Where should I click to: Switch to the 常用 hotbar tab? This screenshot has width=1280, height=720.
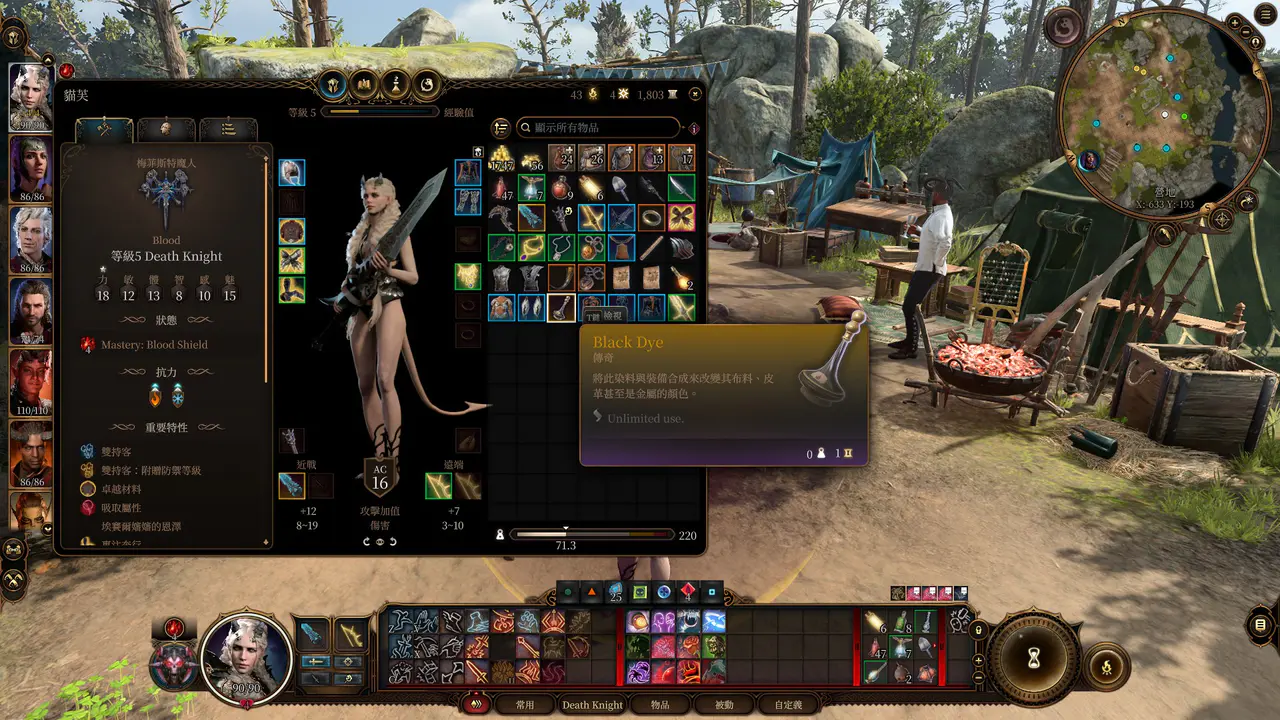click(x=525, y=705)
